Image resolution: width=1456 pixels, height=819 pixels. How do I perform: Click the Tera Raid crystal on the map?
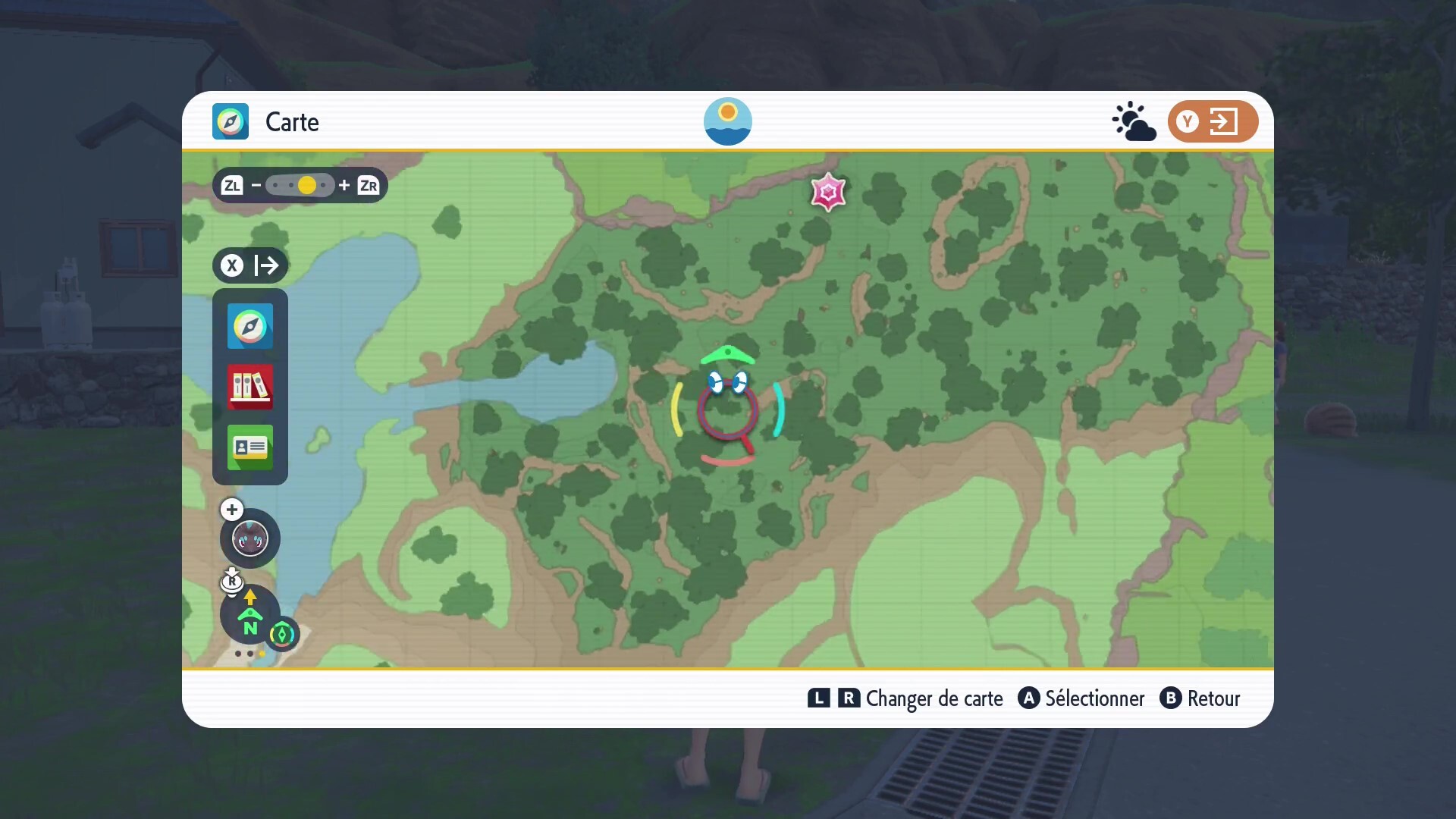829,192
